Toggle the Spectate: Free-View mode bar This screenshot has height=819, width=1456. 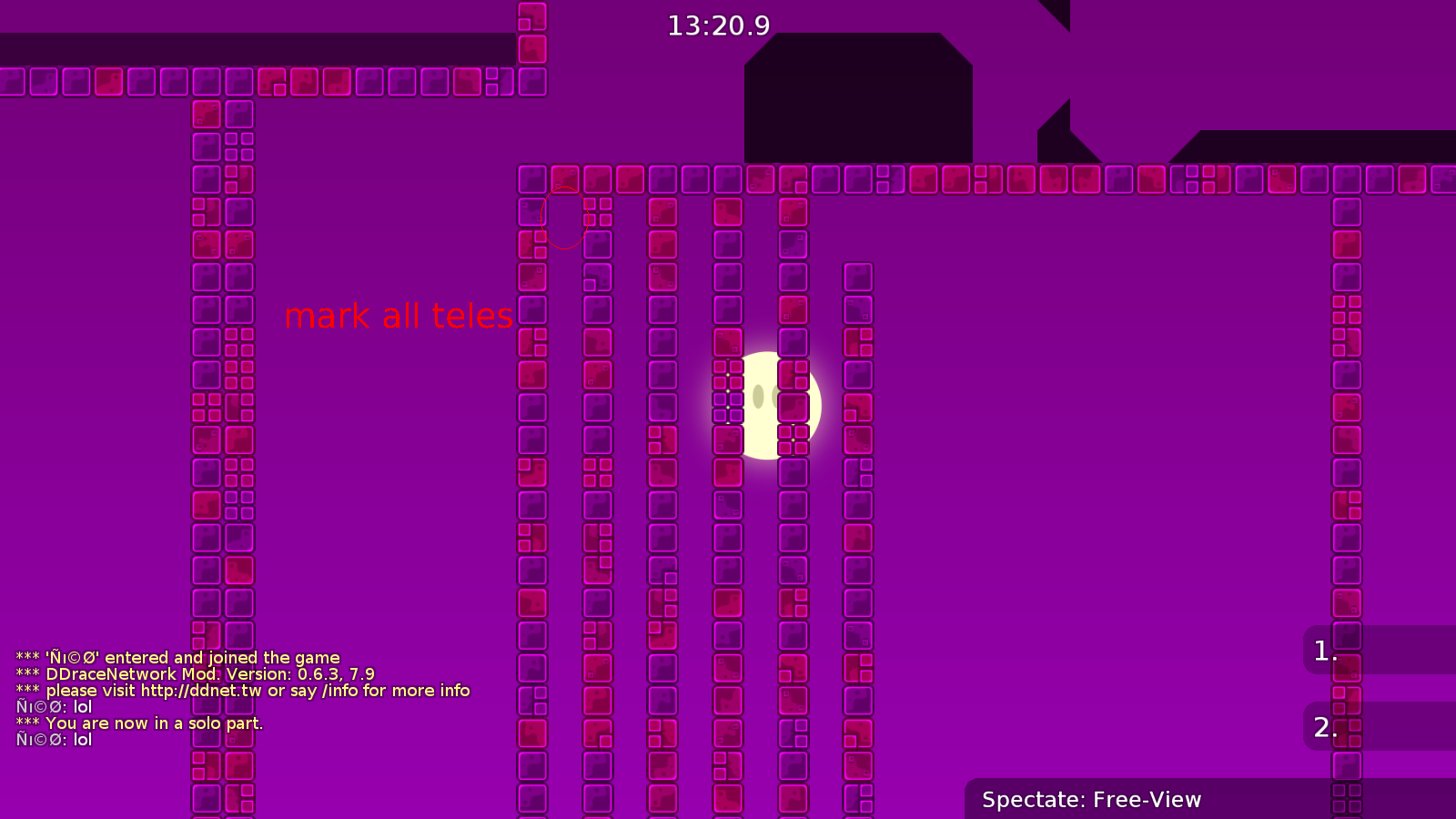pos(1091,800)
